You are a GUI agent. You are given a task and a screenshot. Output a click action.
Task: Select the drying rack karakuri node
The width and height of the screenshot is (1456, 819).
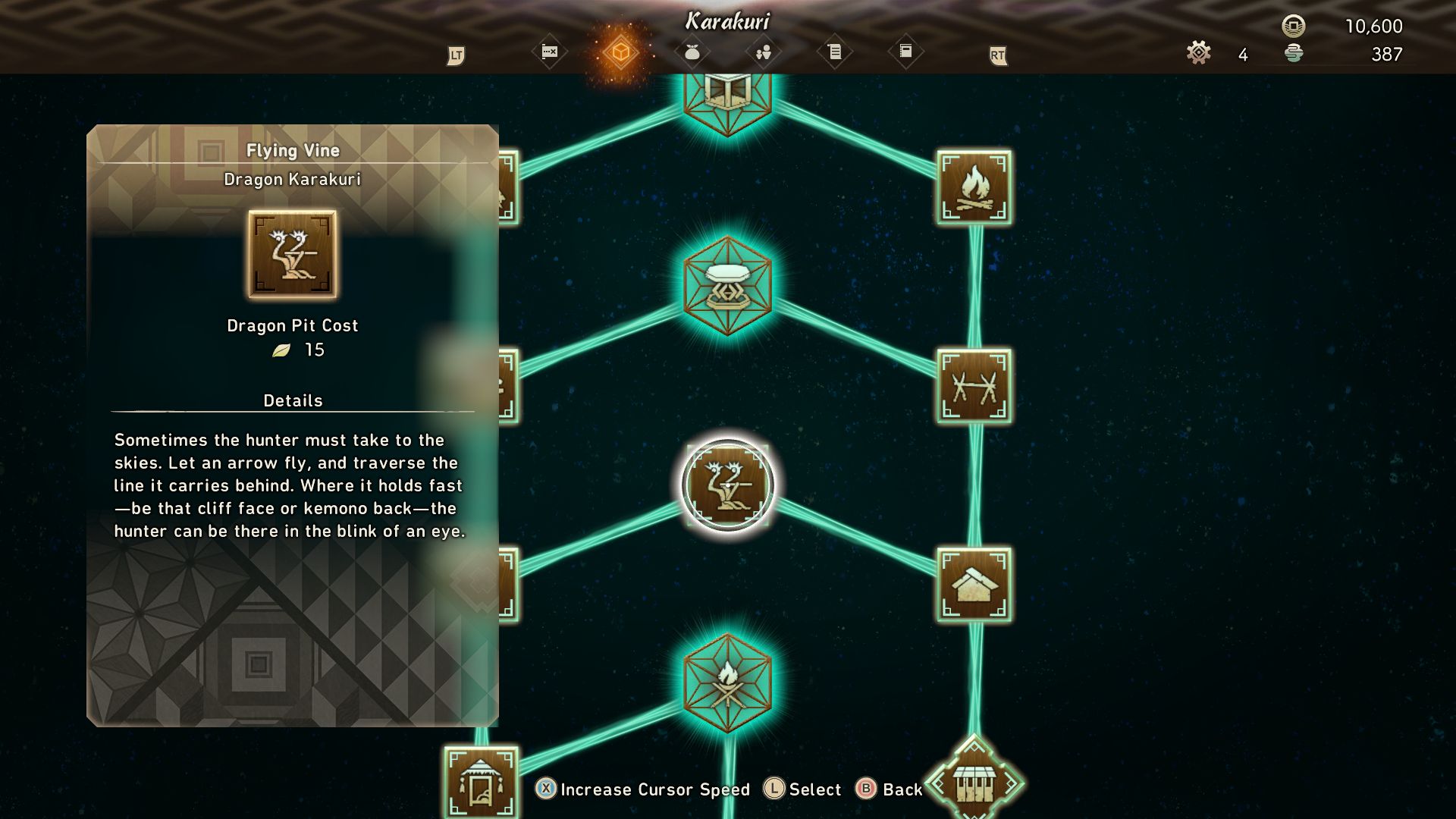click(x=974, y=386)
